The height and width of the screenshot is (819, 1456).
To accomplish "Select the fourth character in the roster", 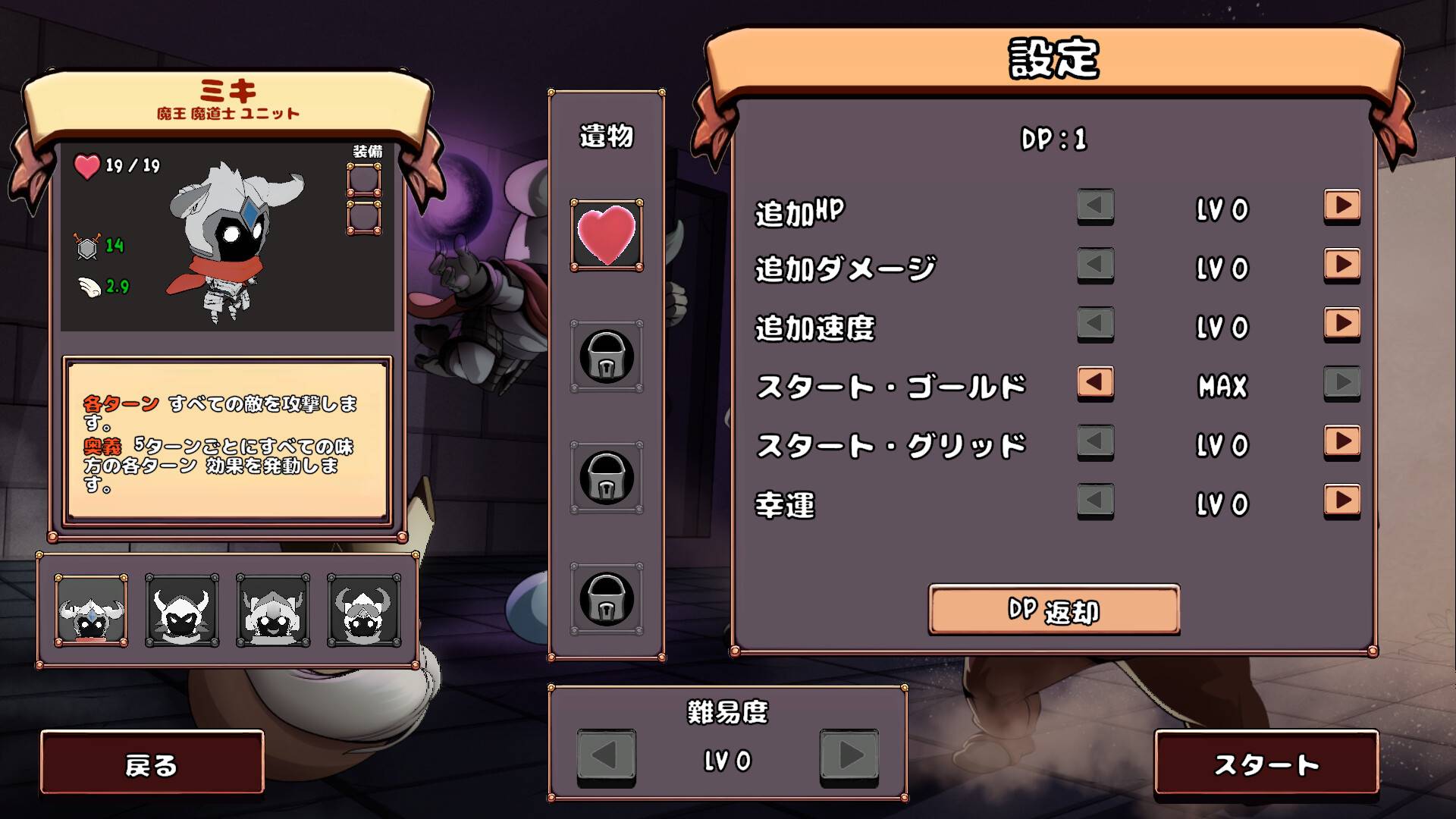I will 363,610.
